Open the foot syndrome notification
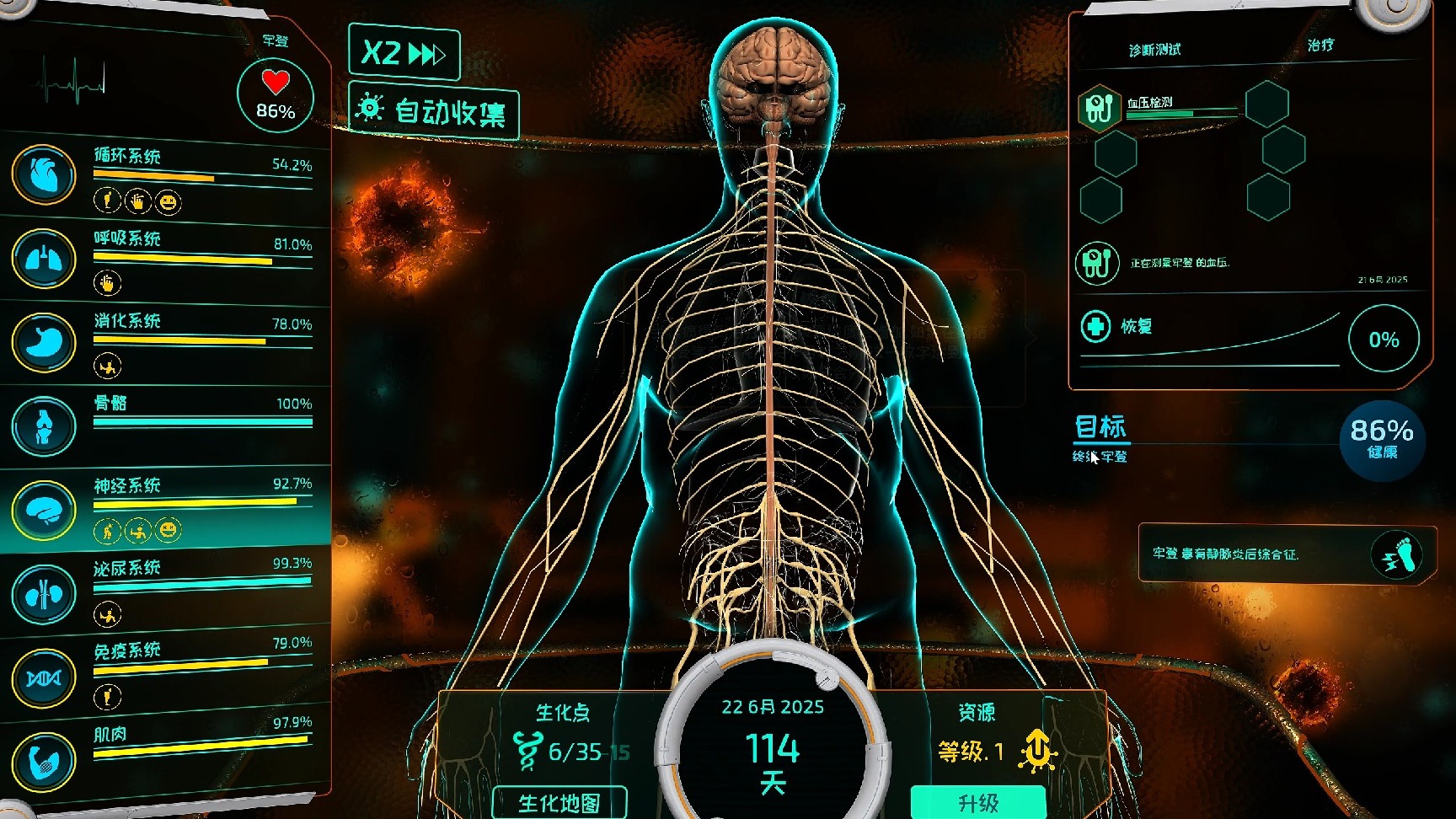Screen dimensions: 1456x819 [1396, 554]
